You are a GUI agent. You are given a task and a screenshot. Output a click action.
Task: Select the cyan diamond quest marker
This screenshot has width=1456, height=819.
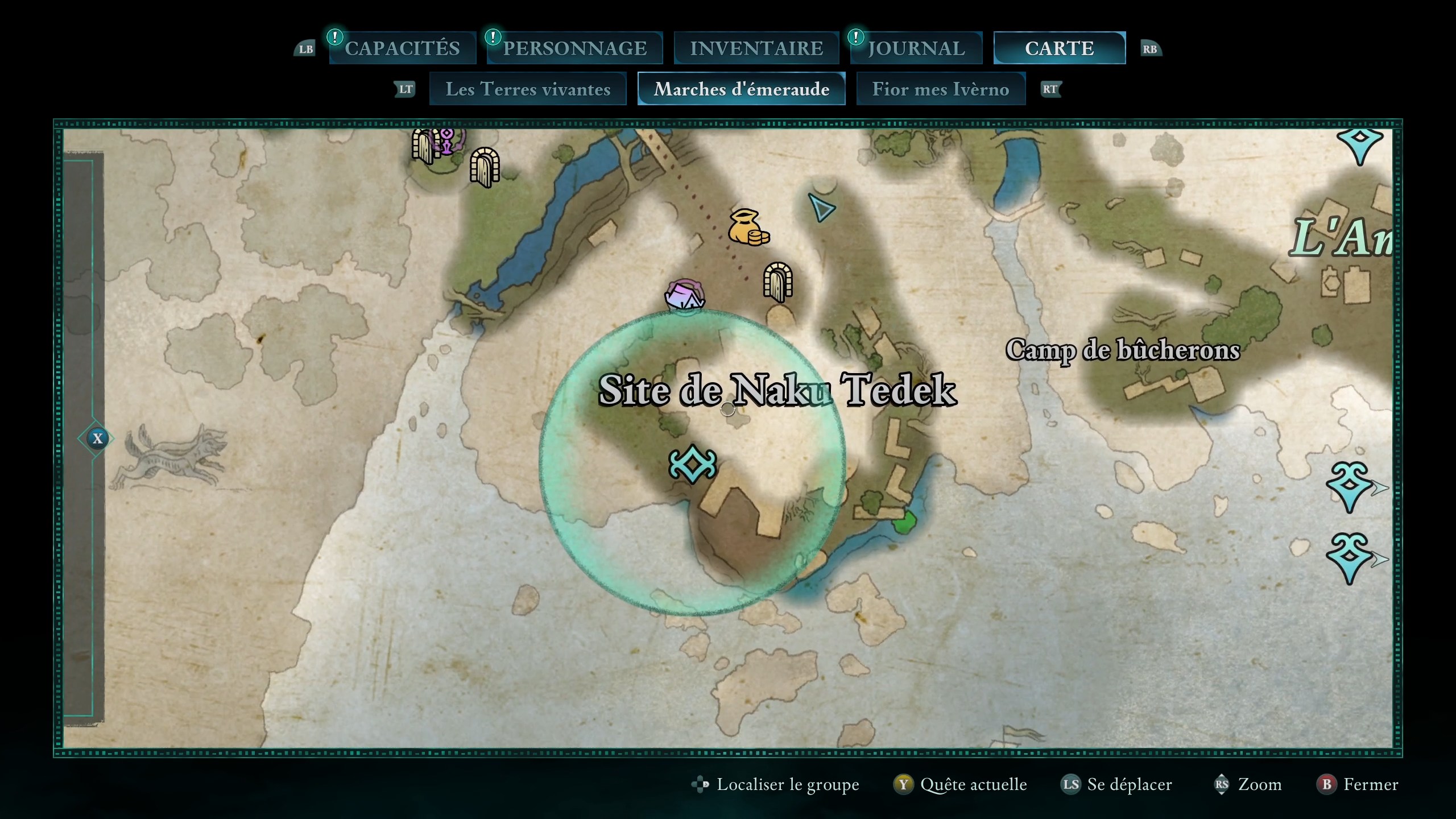[692, 464]
